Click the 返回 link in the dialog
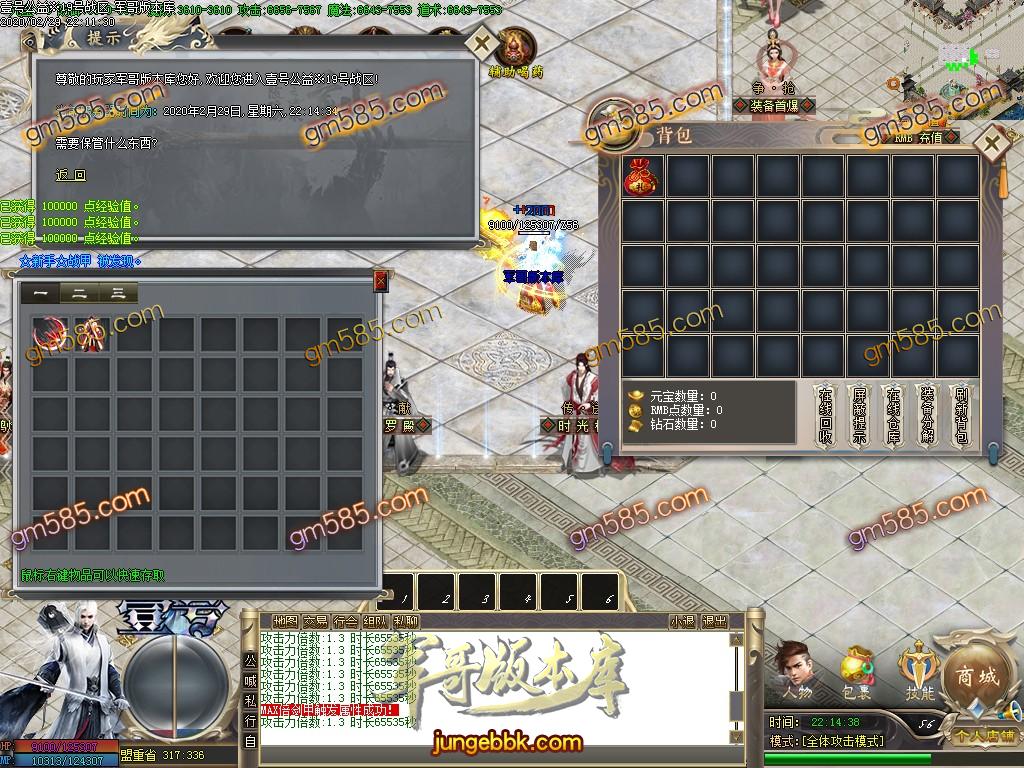Viewport: 1024px width, 768px height. click(x=70, y=174)
